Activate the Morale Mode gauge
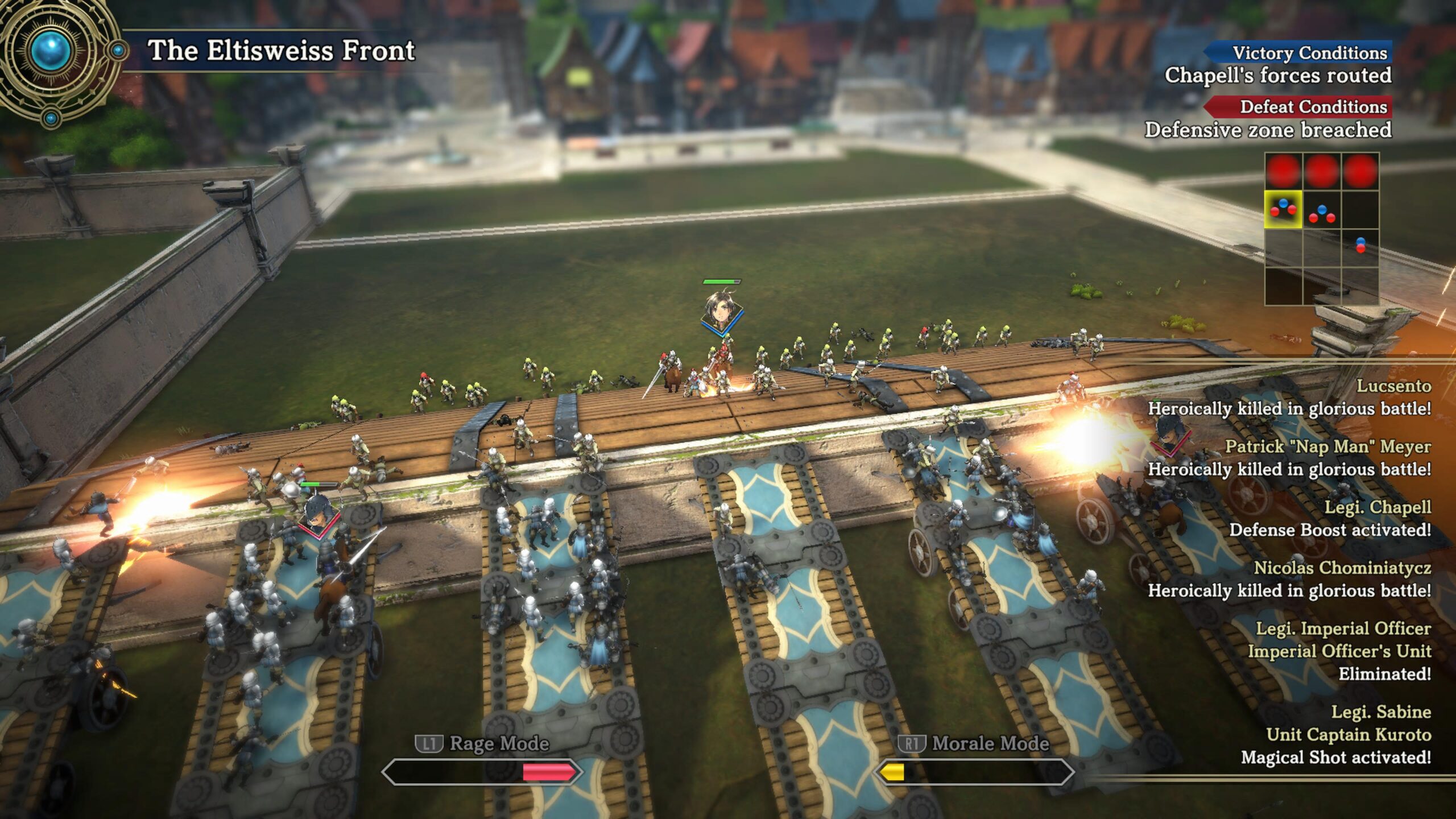The height and width of the screenshot is (819, 1456). pos(974,772)
